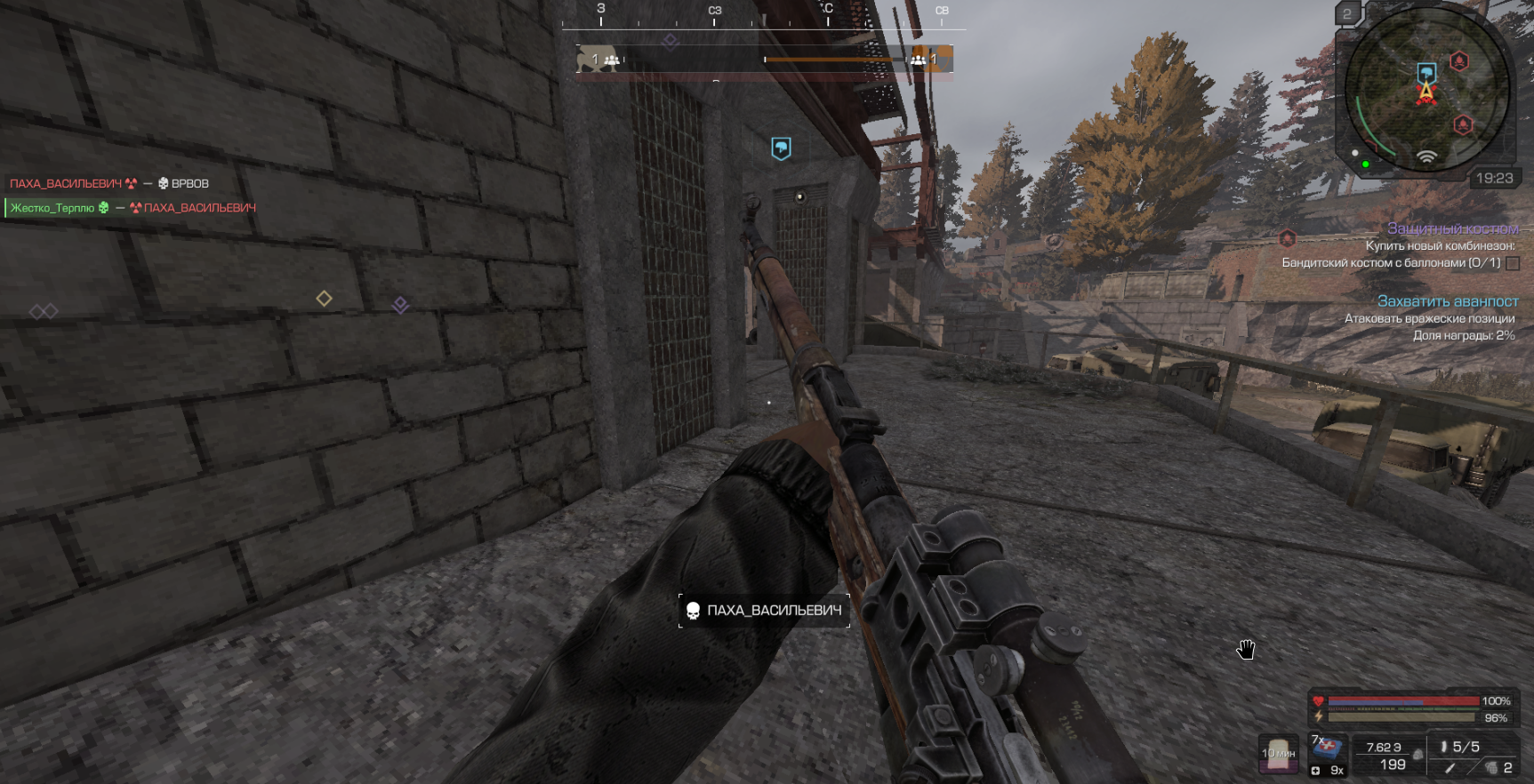Image resolution: width=1534 pixels, height=784 pixels.
Task: Click the upper campfire marker on minimap
Action: [1458, 60]
